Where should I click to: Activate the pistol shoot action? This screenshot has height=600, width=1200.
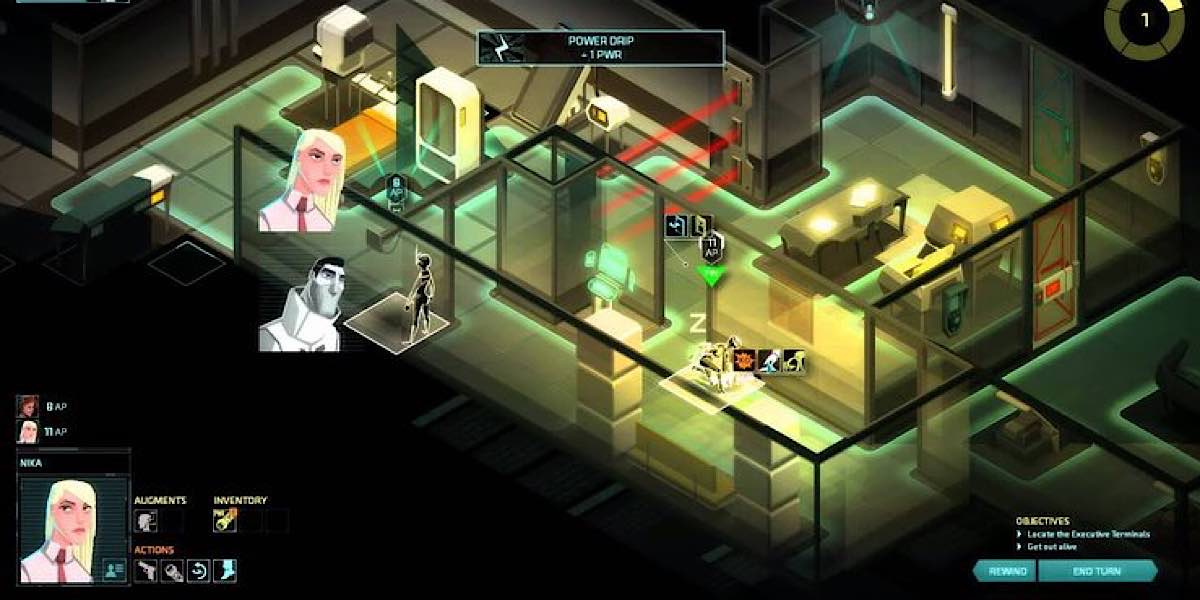click(146, 571)
